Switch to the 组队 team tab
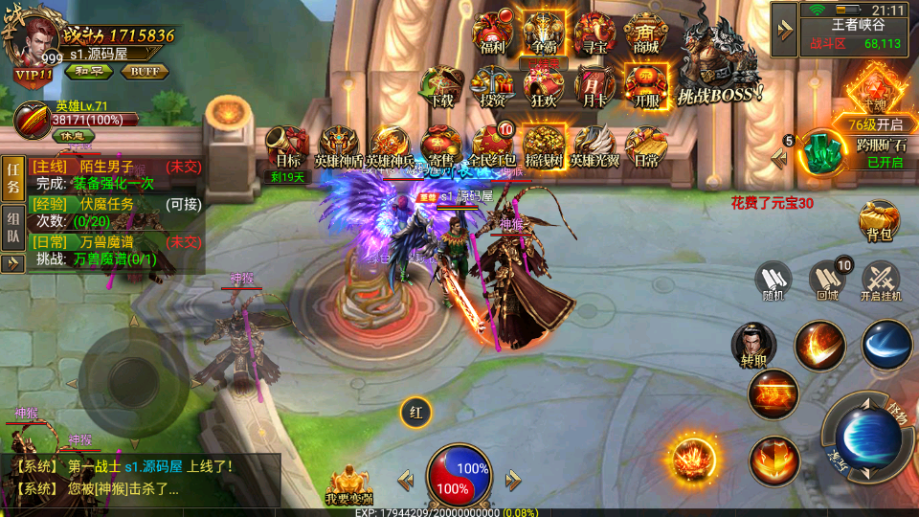Image resolution: width=919 pixels, height=517 pixels. coord(13,229)
